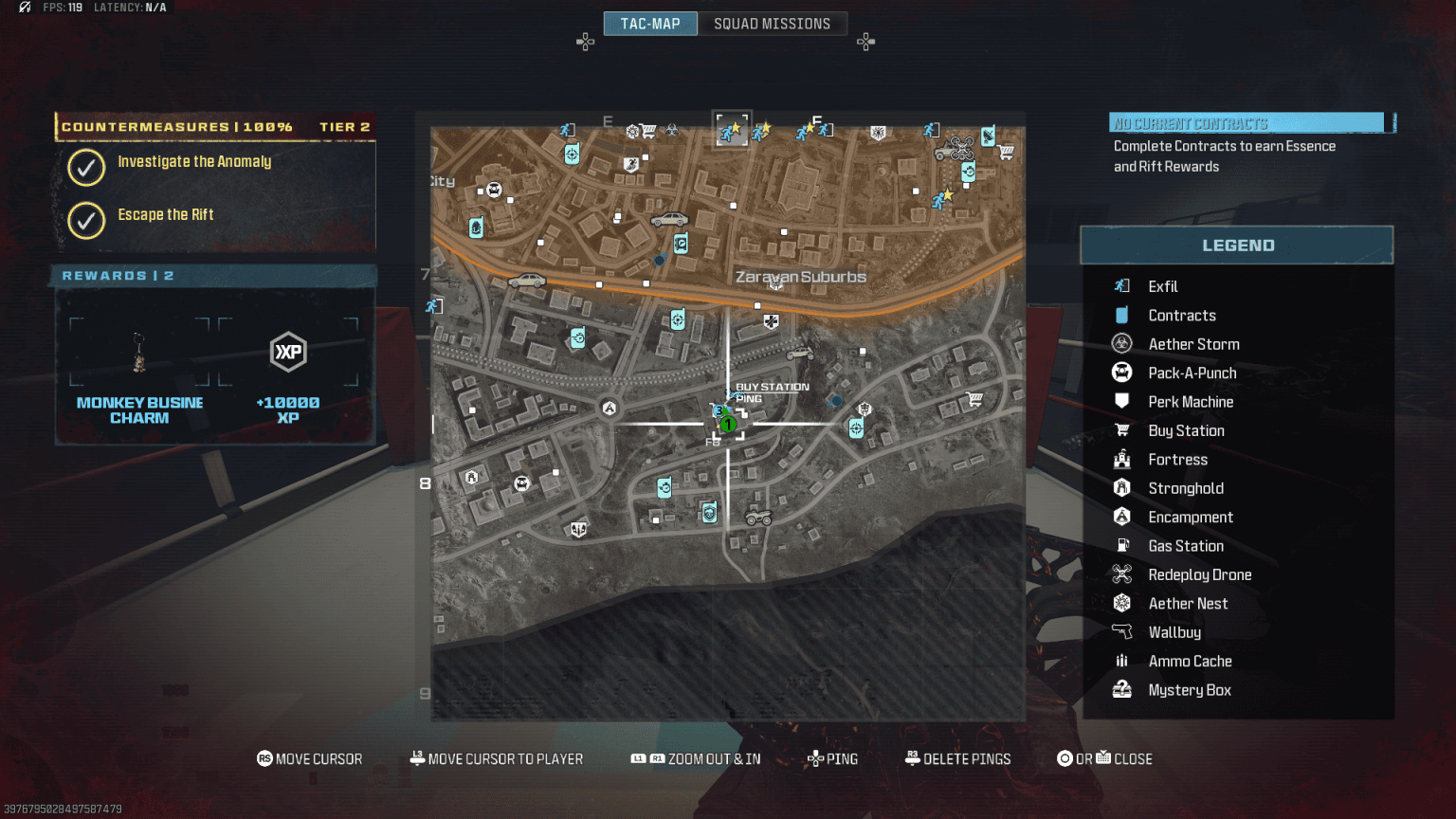Select the Escape the Rift objective
Viewport: 1456px width, 819px height.
(166, 215)
